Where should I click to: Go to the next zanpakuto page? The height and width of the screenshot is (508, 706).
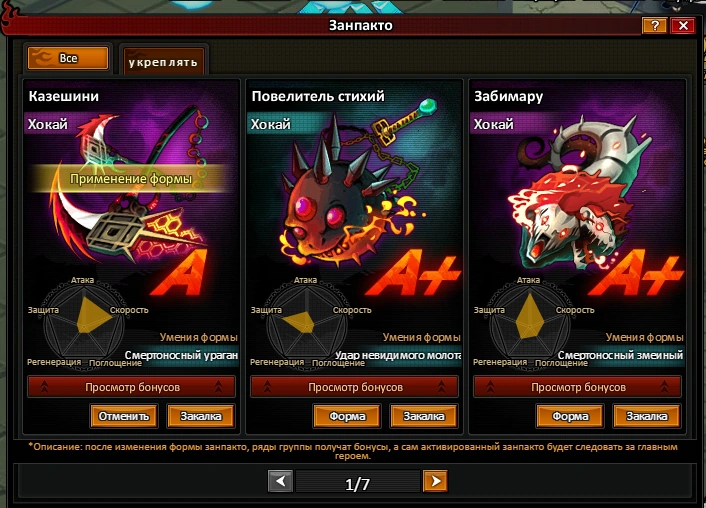click(x=434, y=482)
